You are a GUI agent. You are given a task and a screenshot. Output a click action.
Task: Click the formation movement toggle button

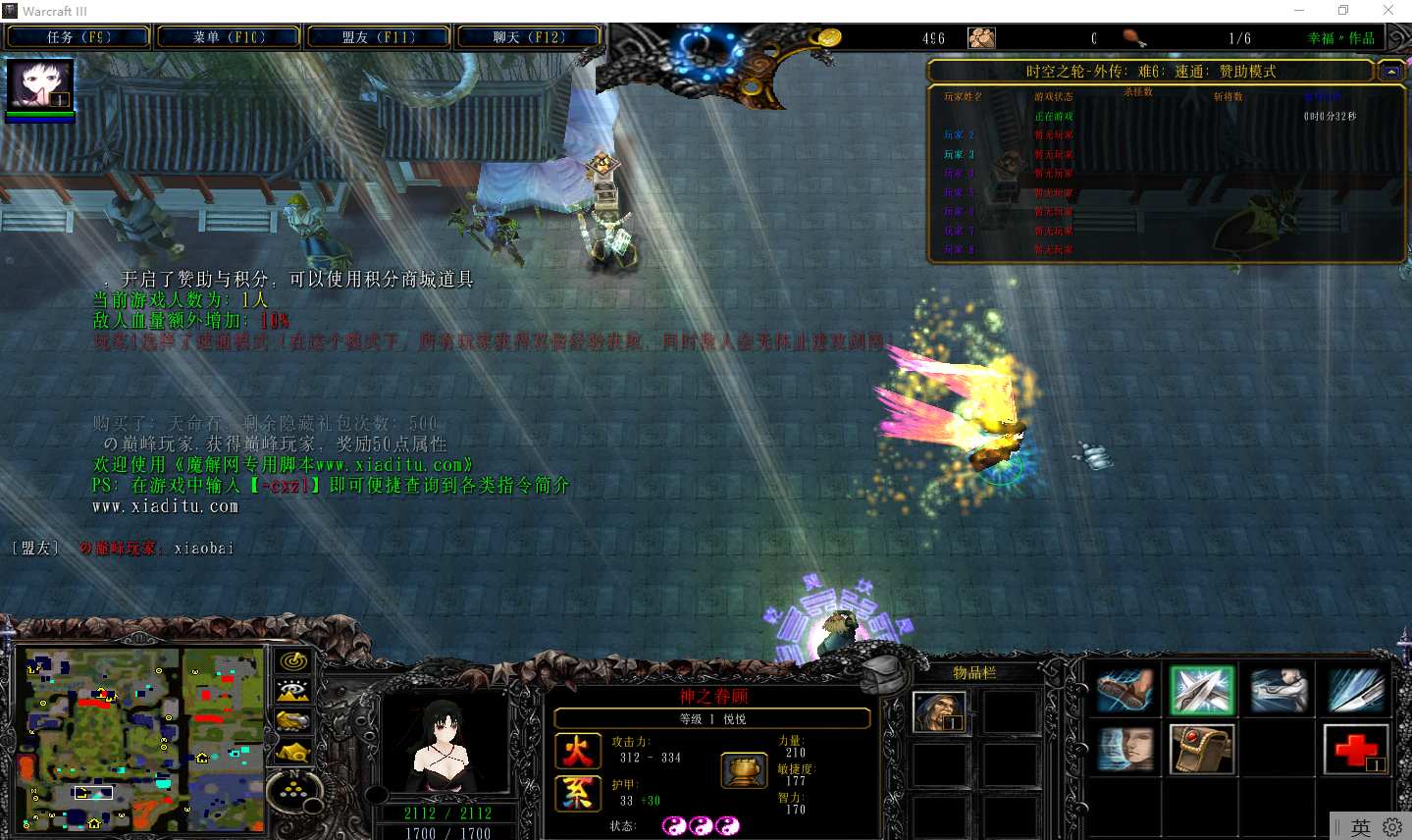click(292, 789)
